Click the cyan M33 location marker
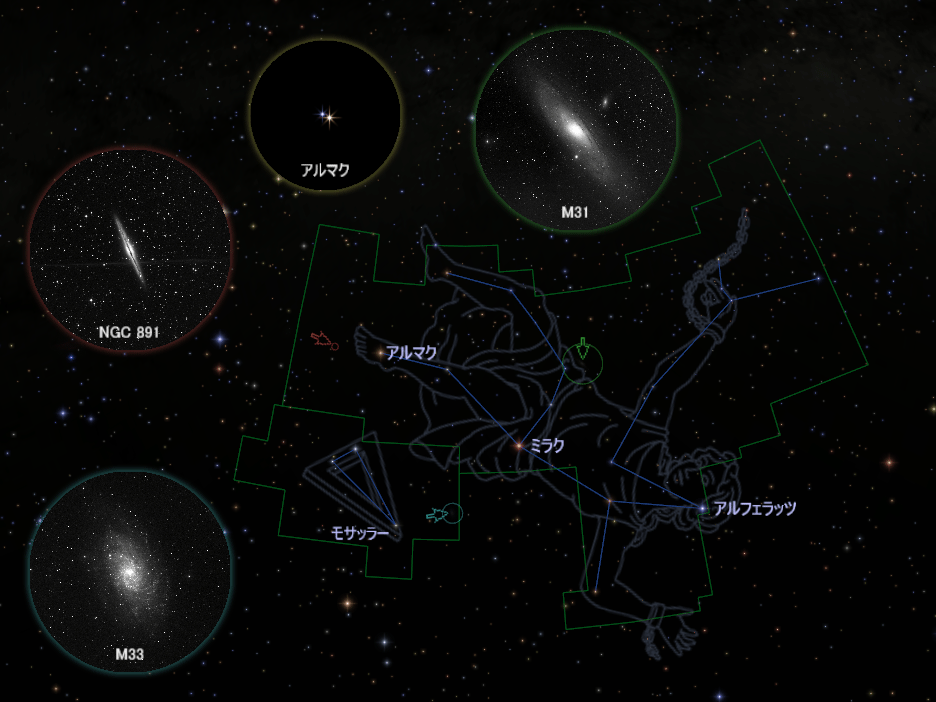 pyautogui.click(x=445, y=515)
